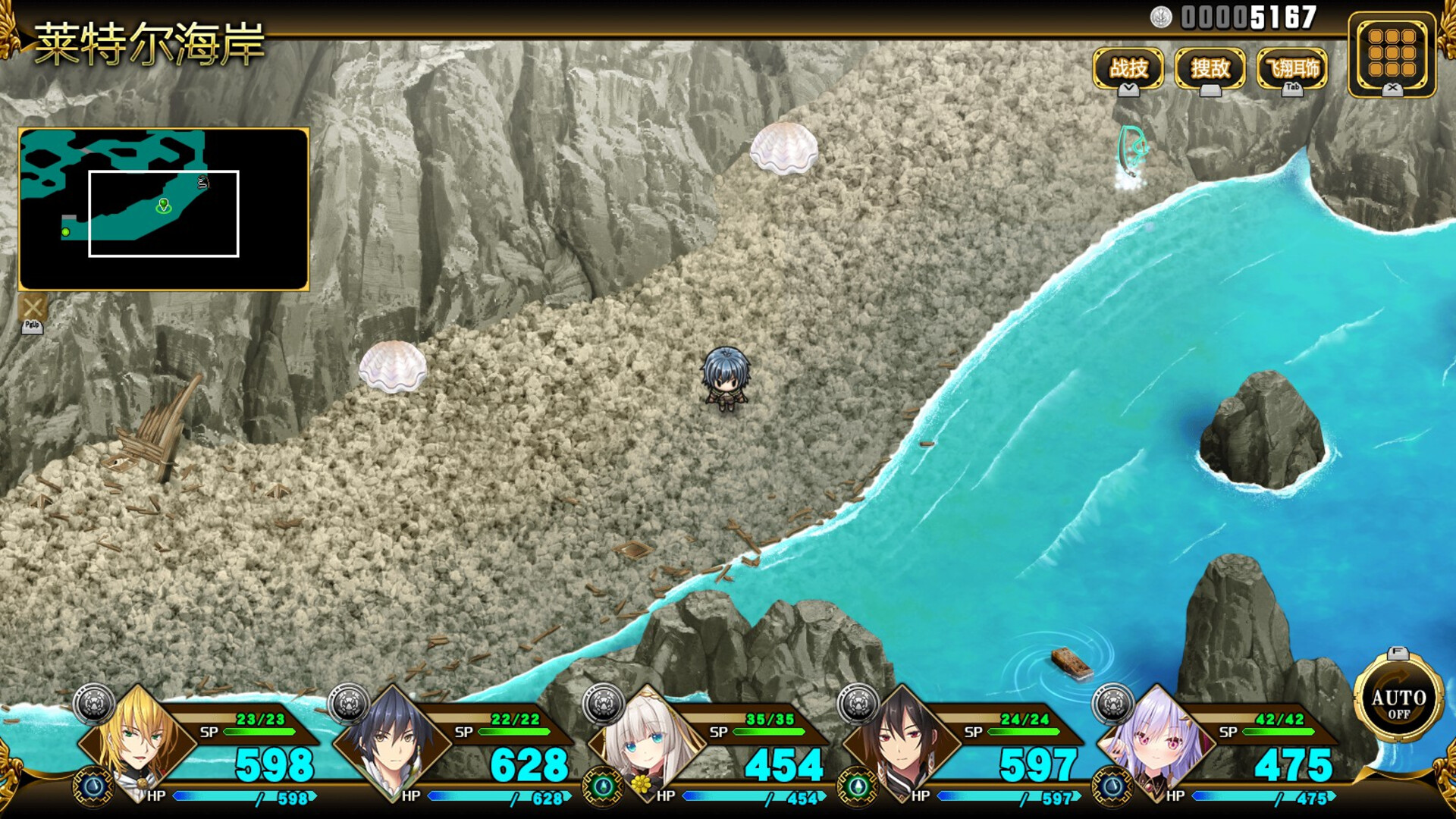This screenshot has height=819, width=1456.
Task: Open the 飞翔耳饰 panel using the Tab key button
Action: (x=1293, y=89)
